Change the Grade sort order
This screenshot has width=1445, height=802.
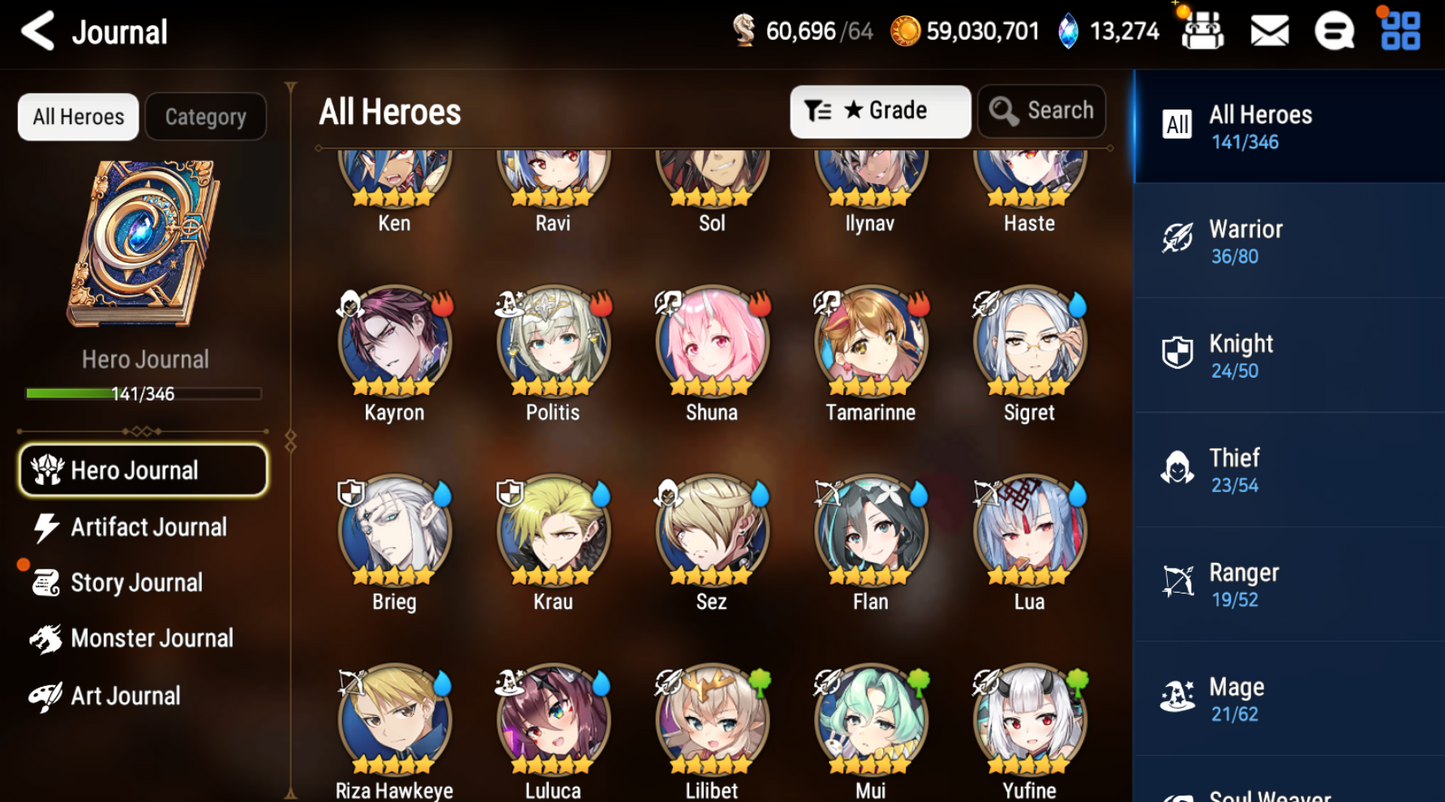click(879, 111)
